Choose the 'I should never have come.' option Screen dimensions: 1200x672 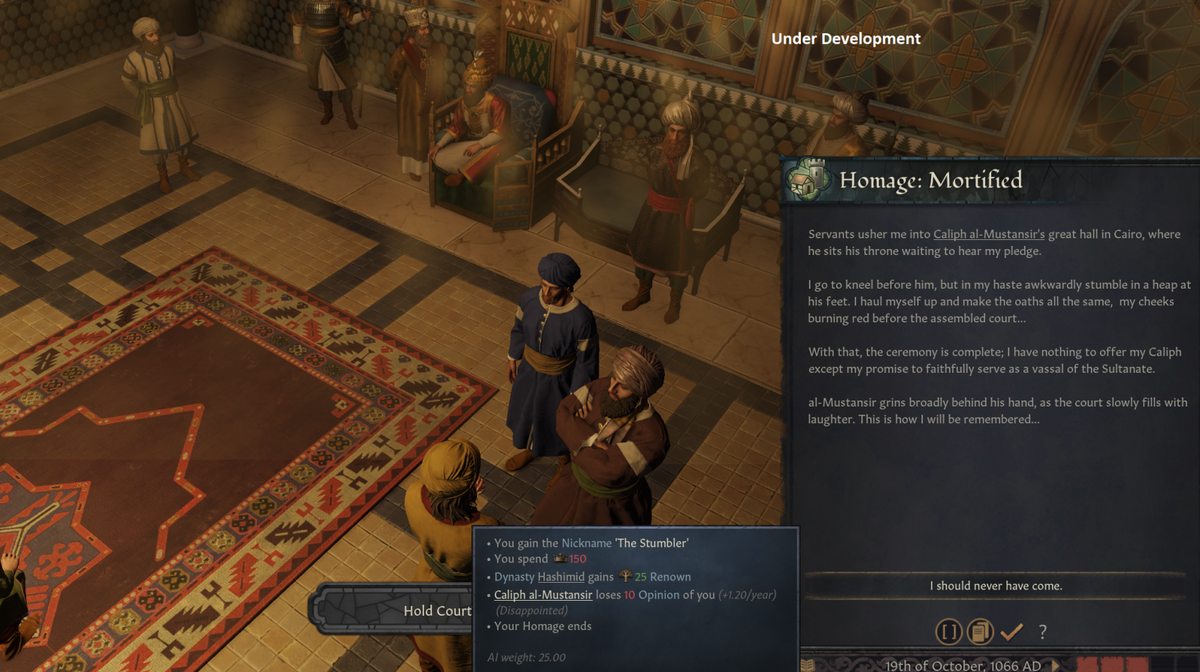[995, 586]
